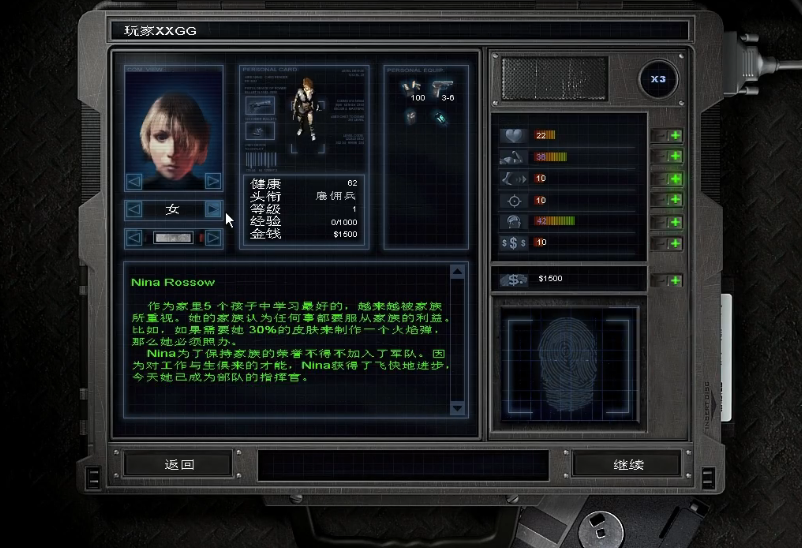802x548 pixels.
Task: Show the next character portrait
Action: tap(212, 181)
